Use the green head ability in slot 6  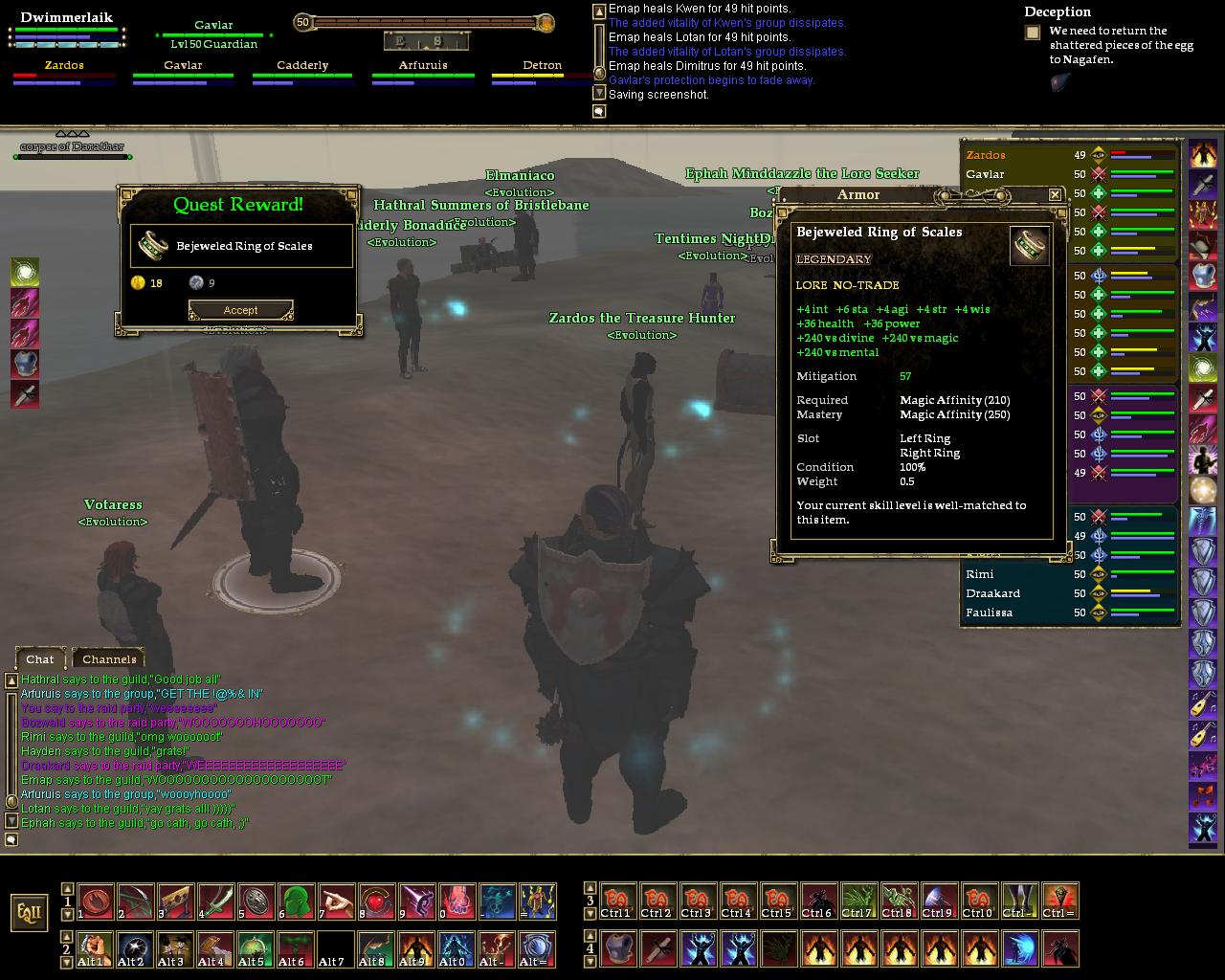point(297,902)
